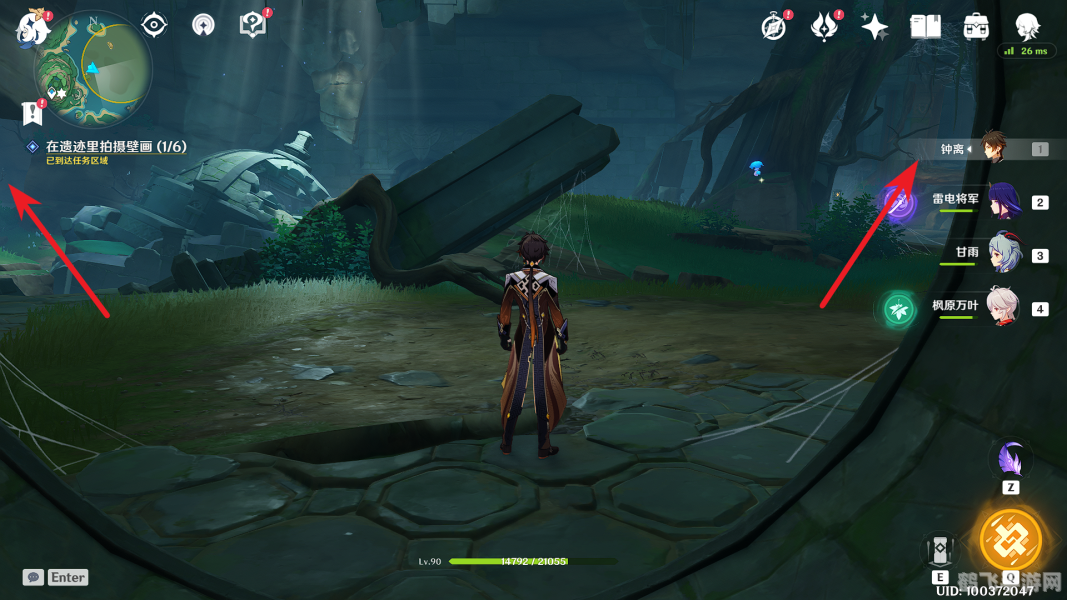Open the quest journal icon below the minimap
This screenshot has width=1067, height=600.
[x=32, y=112]
